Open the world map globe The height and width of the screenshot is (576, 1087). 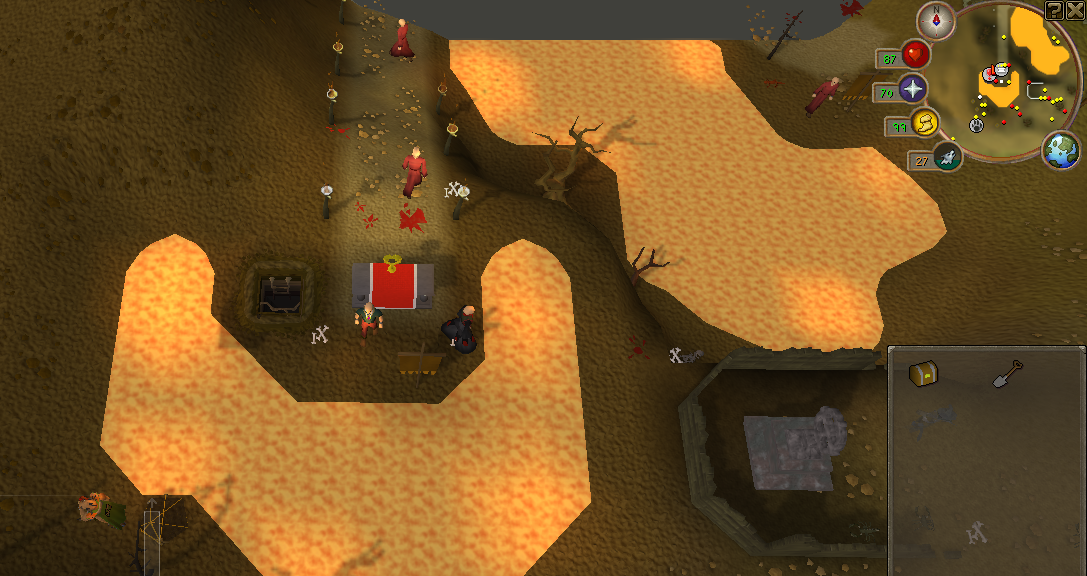point(1061,151)
